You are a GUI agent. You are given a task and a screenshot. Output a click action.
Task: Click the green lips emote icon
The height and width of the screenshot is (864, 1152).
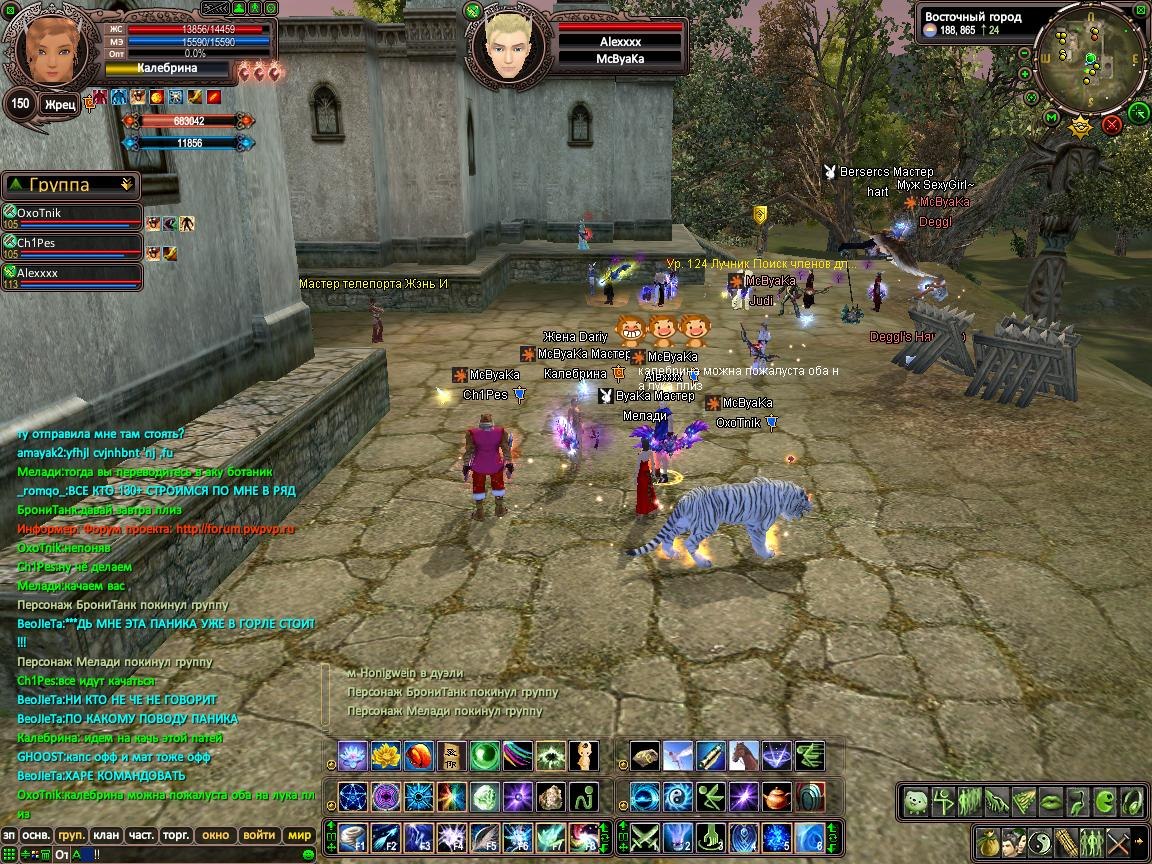1050,801
